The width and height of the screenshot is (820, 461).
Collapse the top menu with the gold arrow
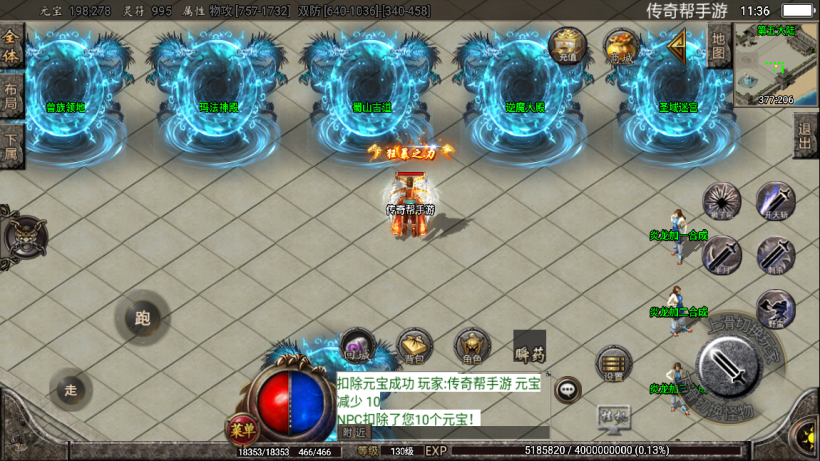[x=678, y=45]
